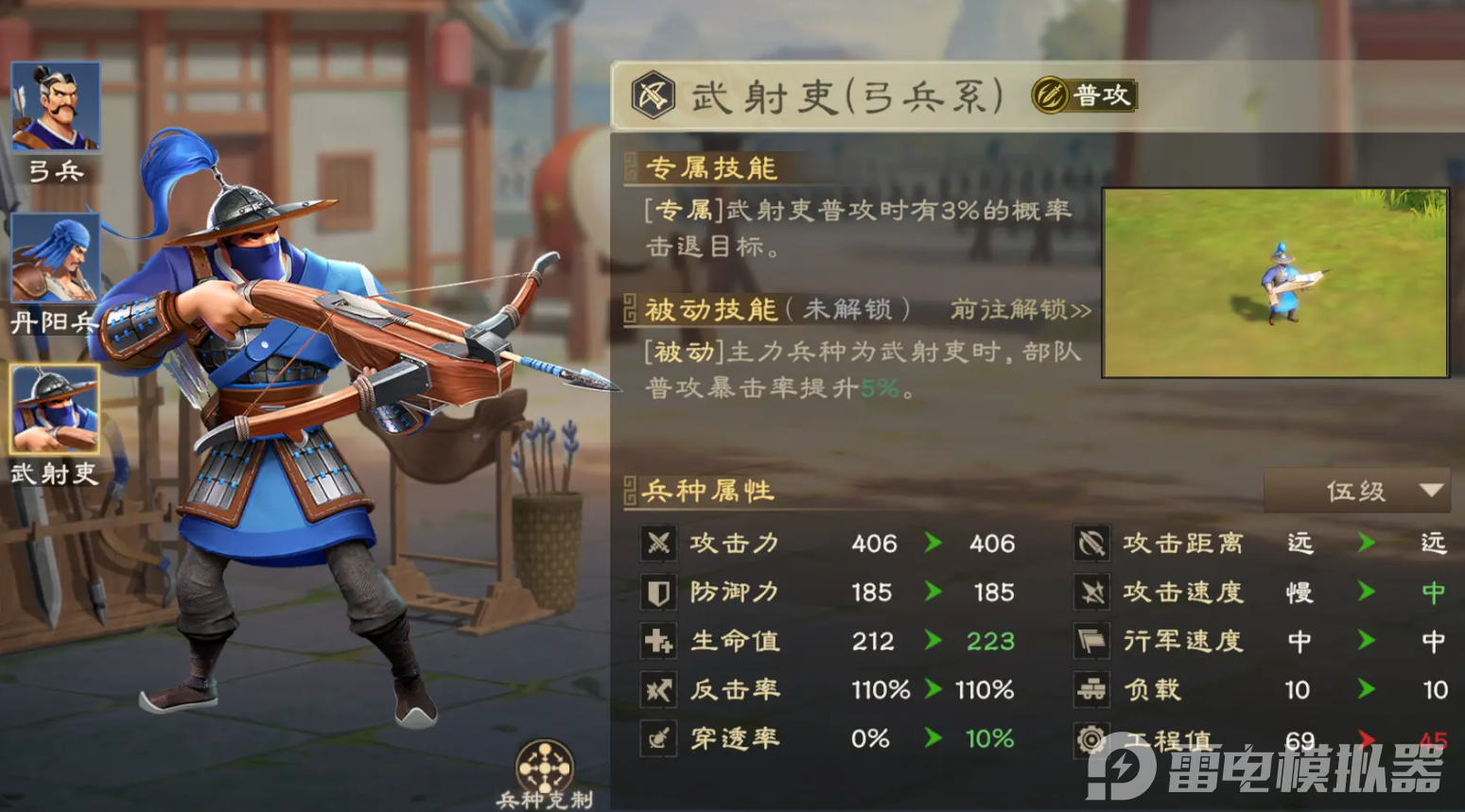1465x812 pixels.
Task: Click the 攻击距离 attack range icon
Action: point(1092,544)
